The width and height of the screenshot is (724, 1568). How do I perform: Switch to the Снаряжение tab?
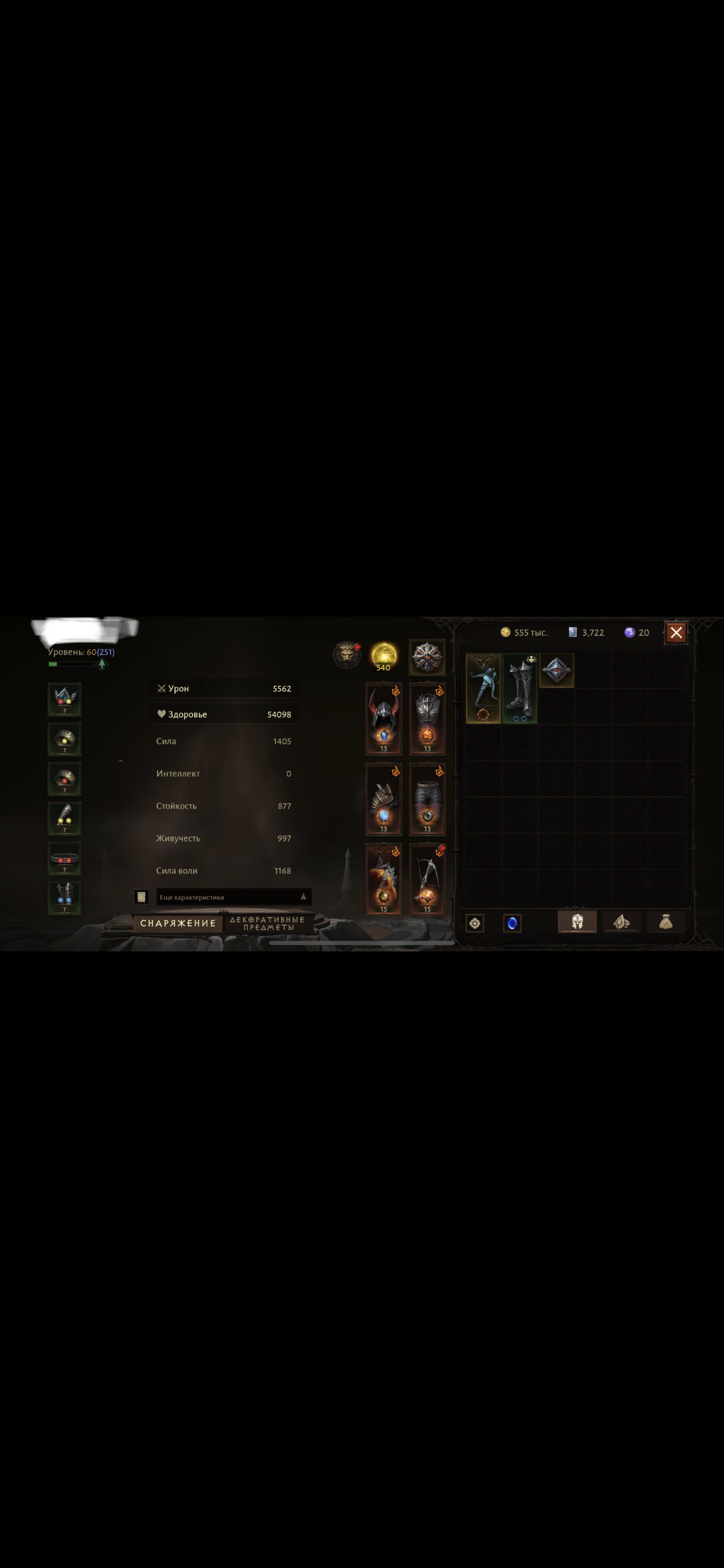tap(178, 923)
